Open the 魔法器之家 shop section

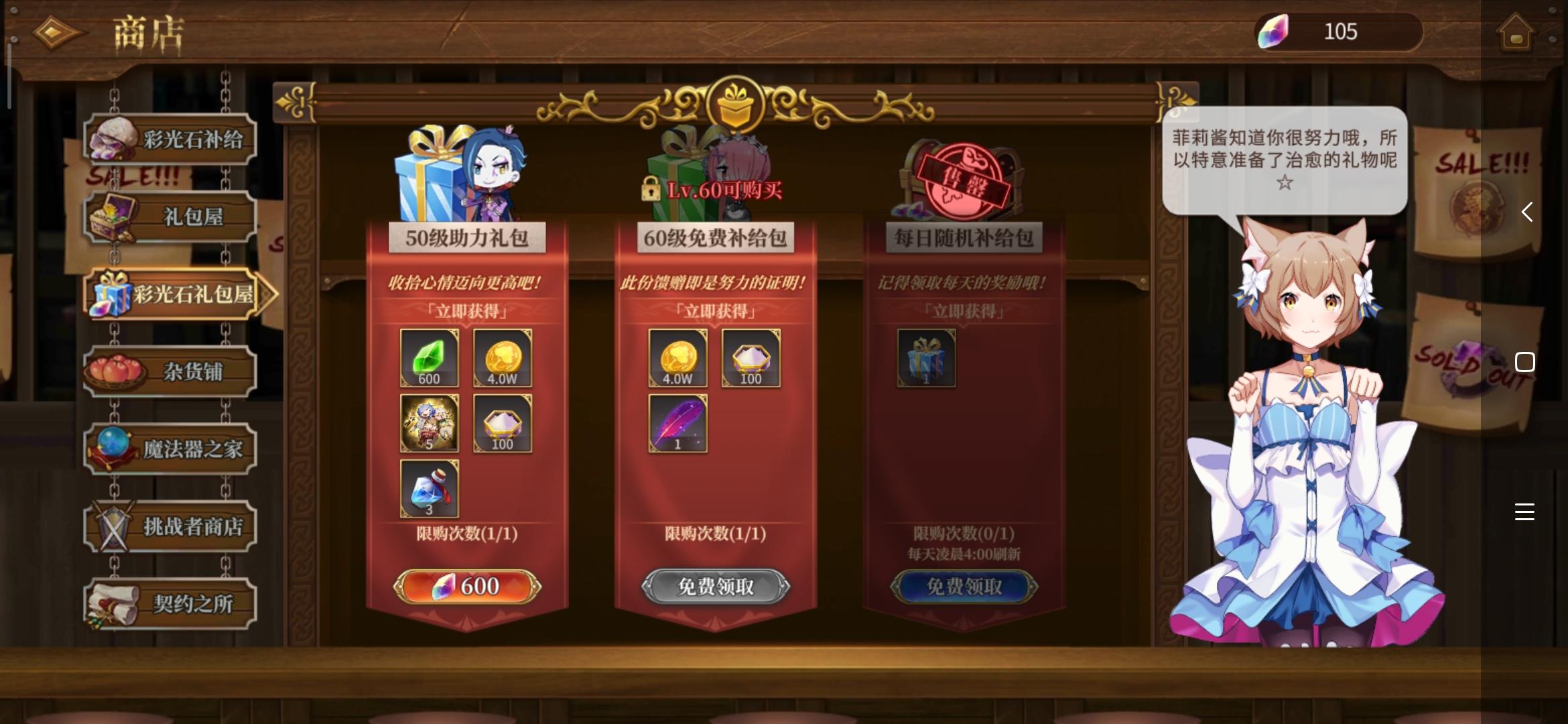(x=171, y=449)
